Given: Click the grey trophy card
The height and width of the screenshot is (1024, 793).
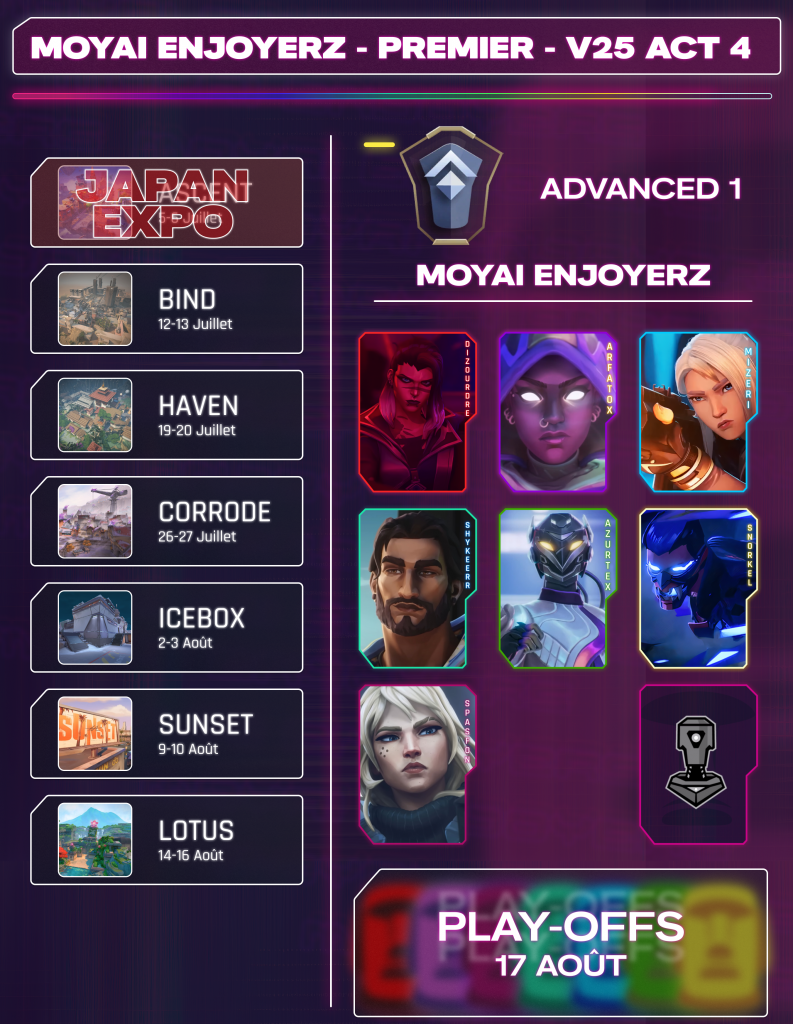Looking at the screenshot, I should point(698,765).
